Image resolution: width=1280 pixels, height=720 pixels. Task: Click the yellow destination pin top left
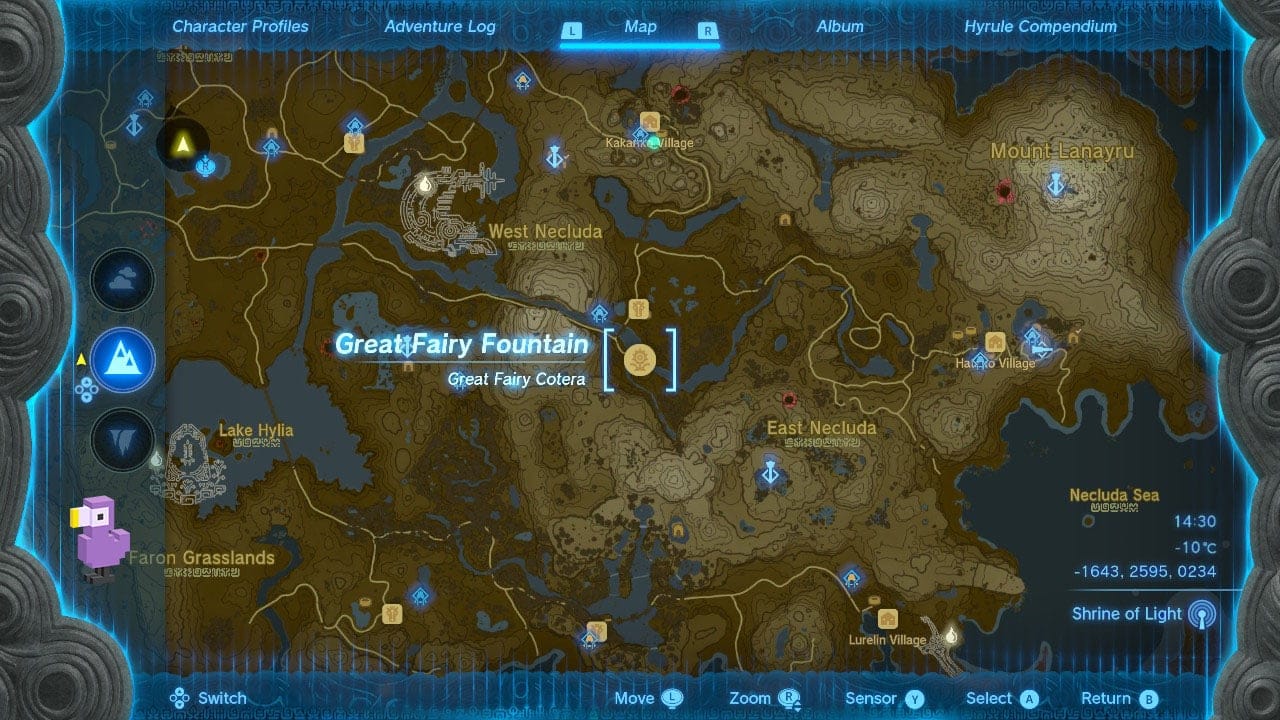click(x=182, y=143)
